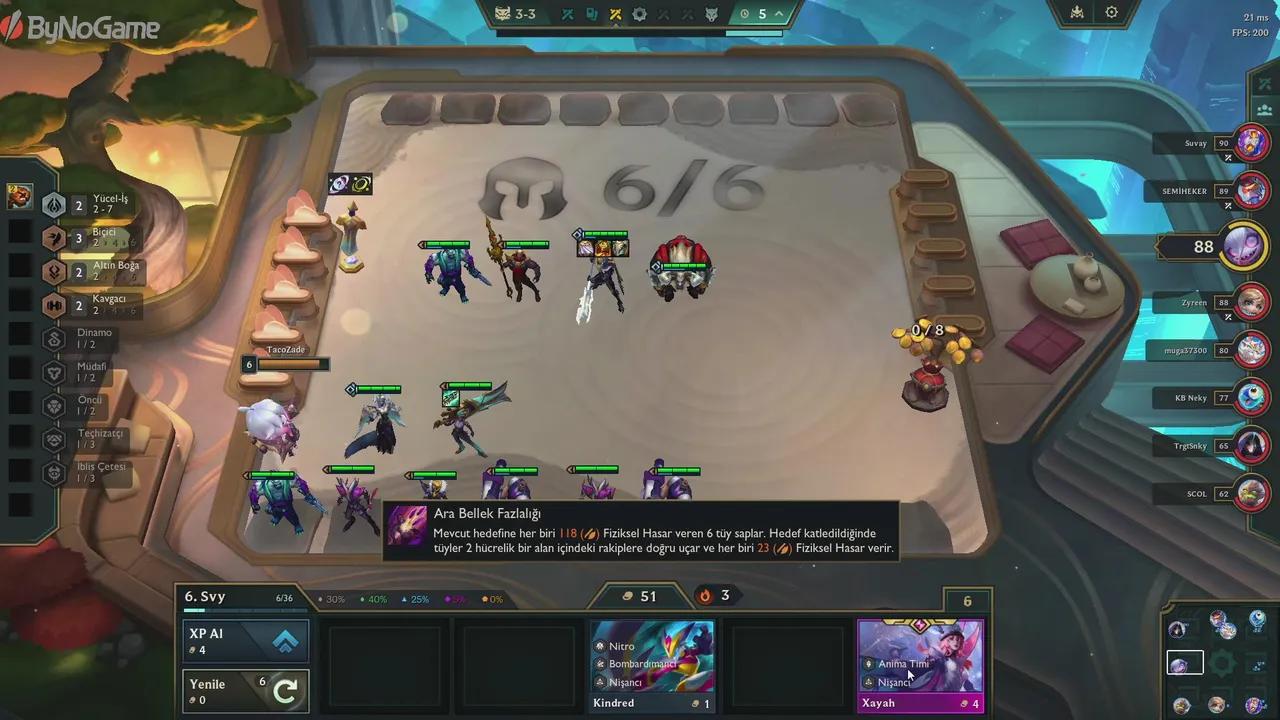The width and height of the screenshot is (1280, 720).
Task: Open the settings gear in top-right corner
Action: pyautogui.click(x=1112, y=13)
